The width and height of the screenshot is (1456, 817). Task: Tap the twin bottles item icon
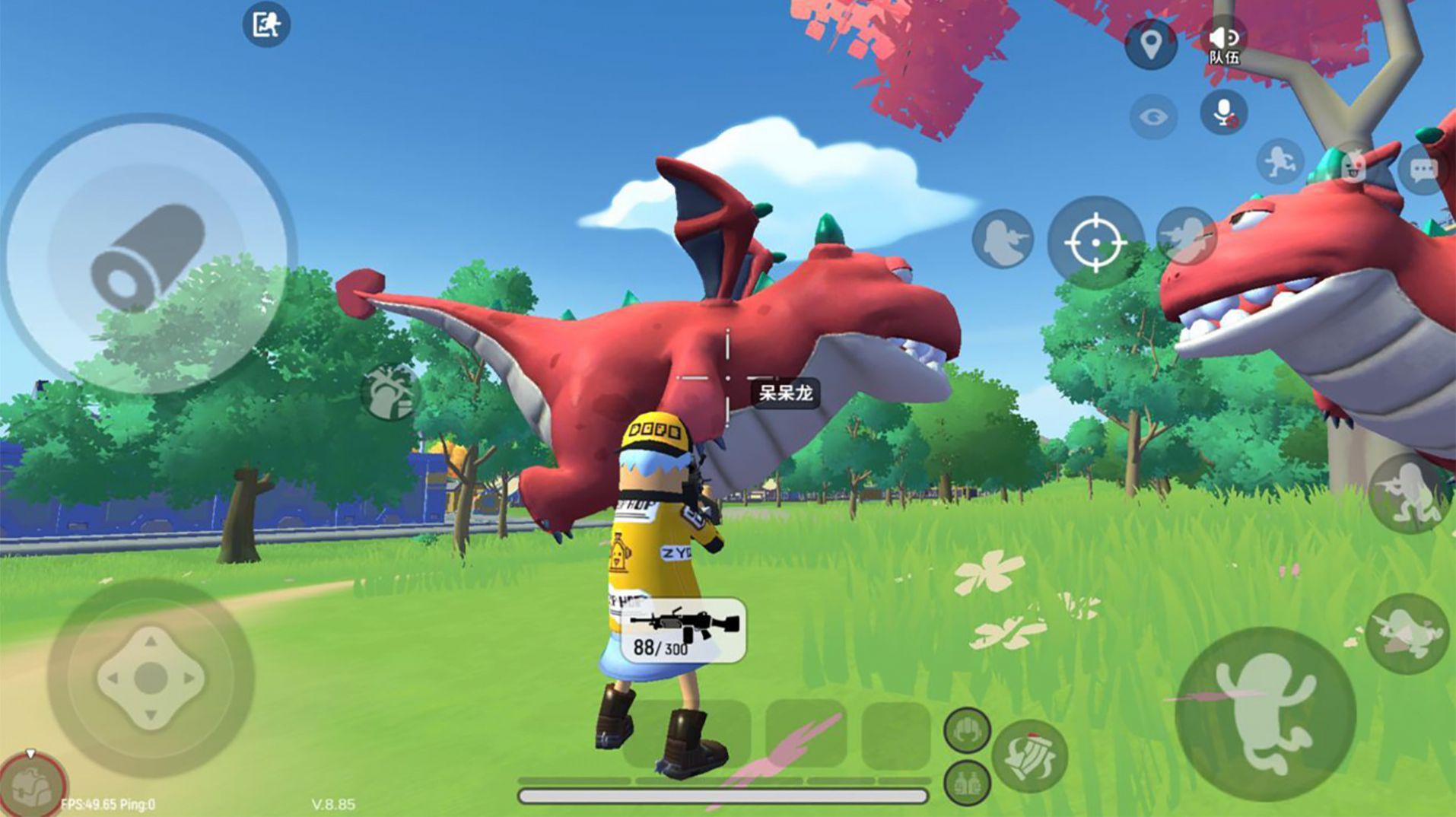(x=967, y=783)
